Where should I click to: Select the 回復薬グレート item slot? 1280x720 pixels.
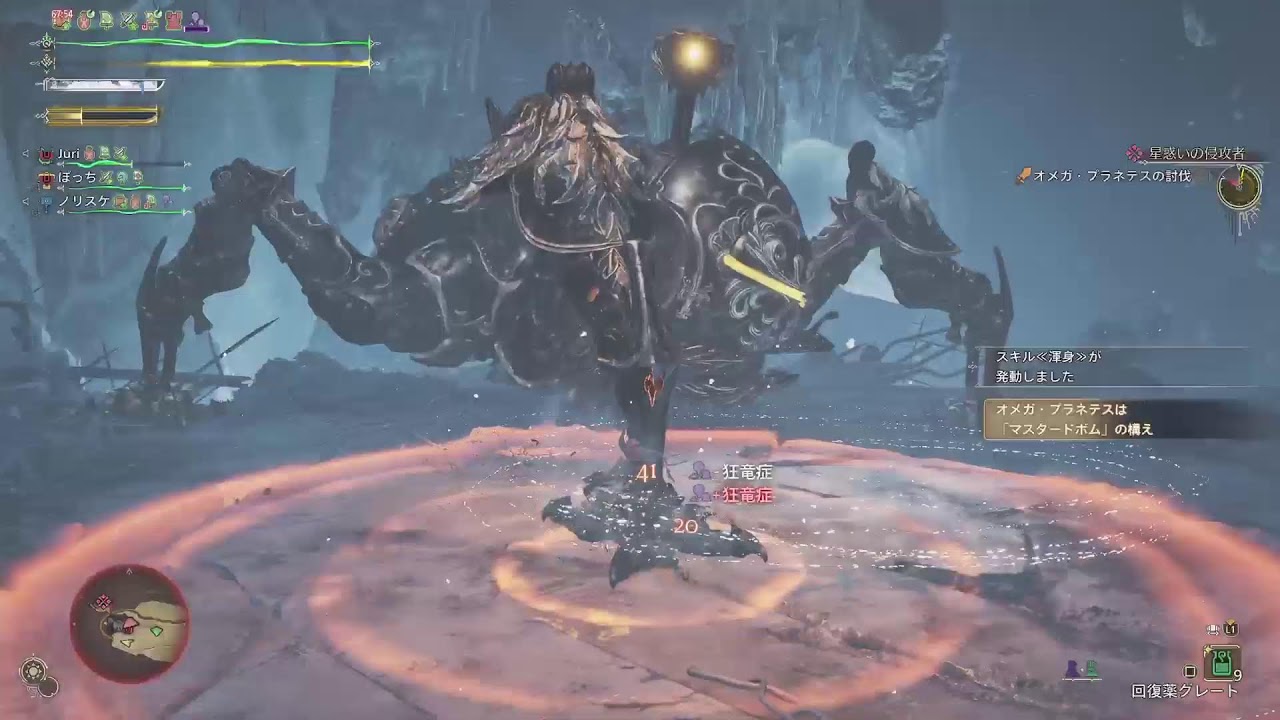pos(1221,662)
